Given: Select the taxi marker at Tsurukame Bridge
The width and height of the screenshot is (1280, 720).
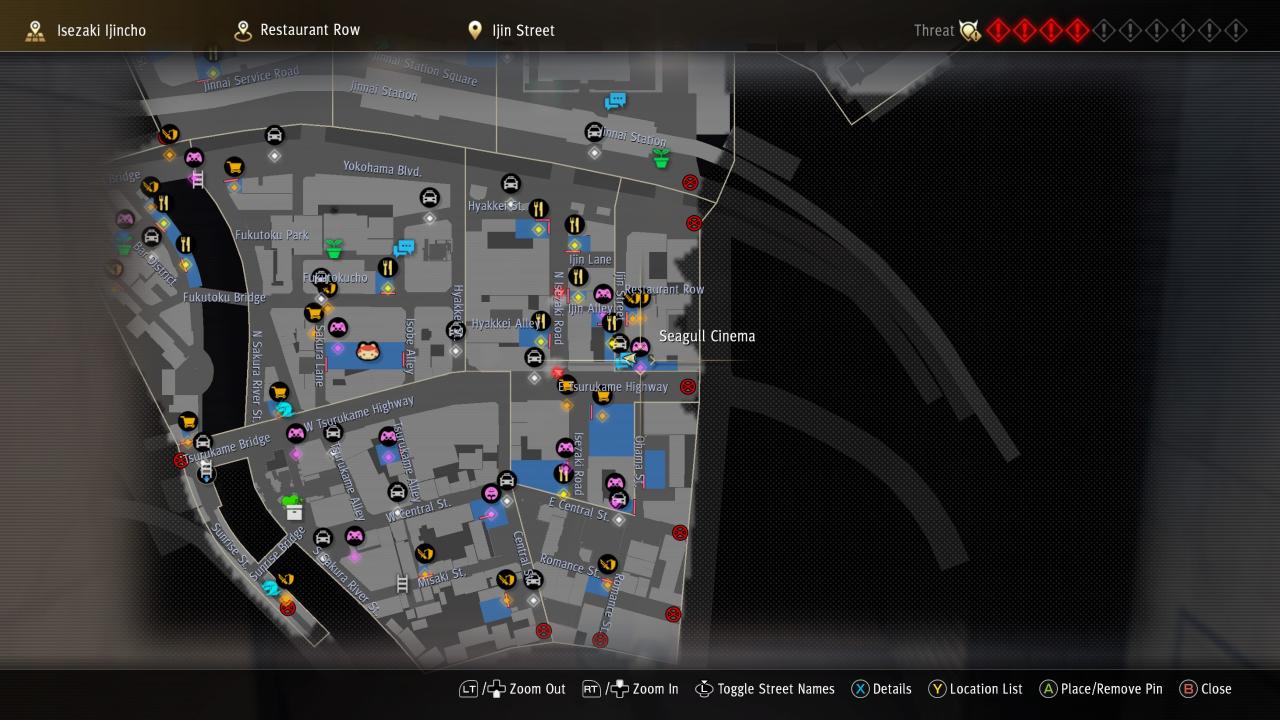Looking at the screenshot, I should pos(203,442).
